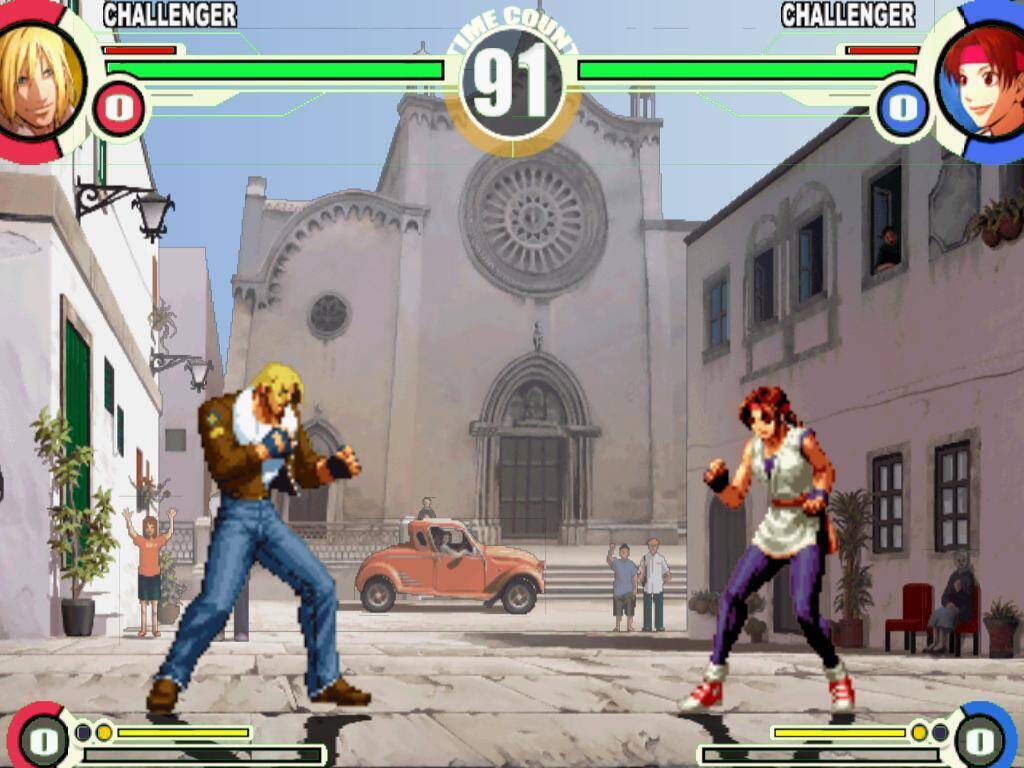Click the blonde fighter's portrait

(38, 78)
